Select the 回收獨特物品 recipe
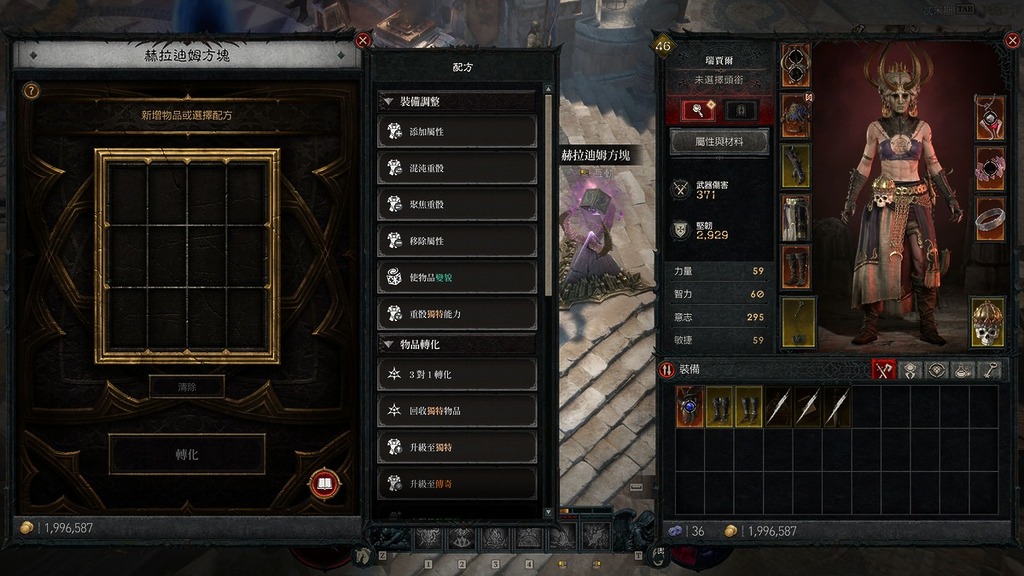Image resolution: width=1024 pixels, height=576 pixels. point(457,411)
